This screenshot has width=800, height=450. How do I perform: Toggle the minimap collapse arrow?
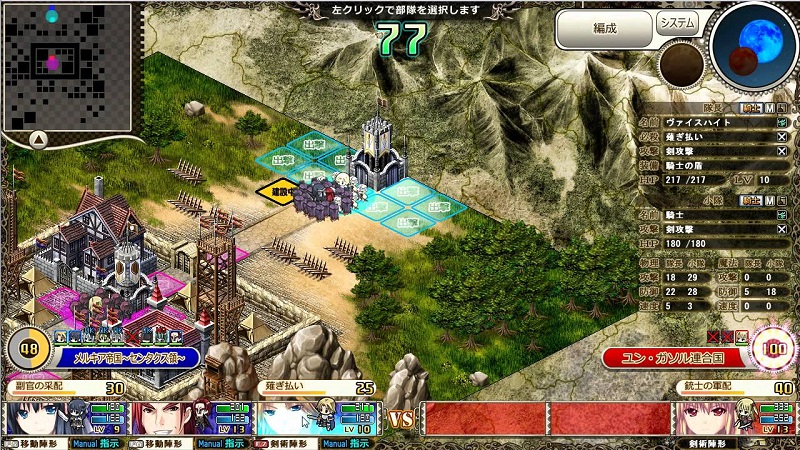36,139
